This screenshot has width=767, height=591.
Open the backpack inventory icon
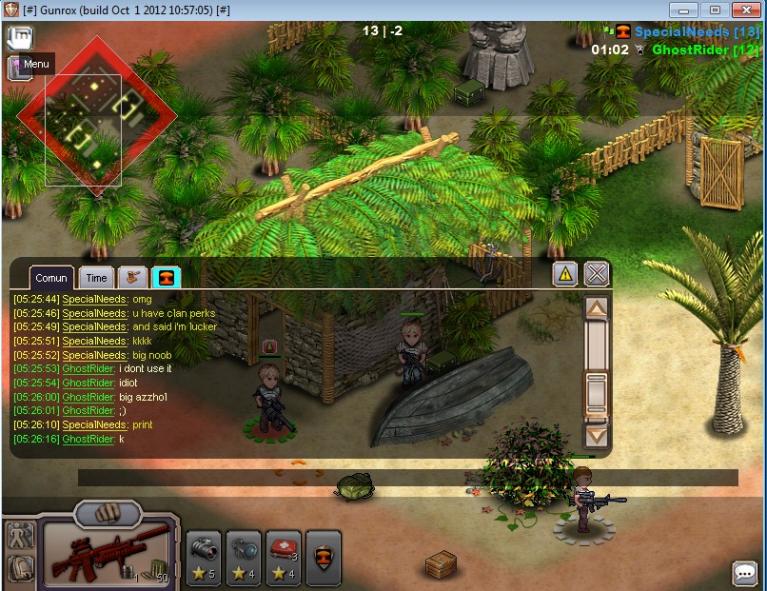tap(20, 568)
